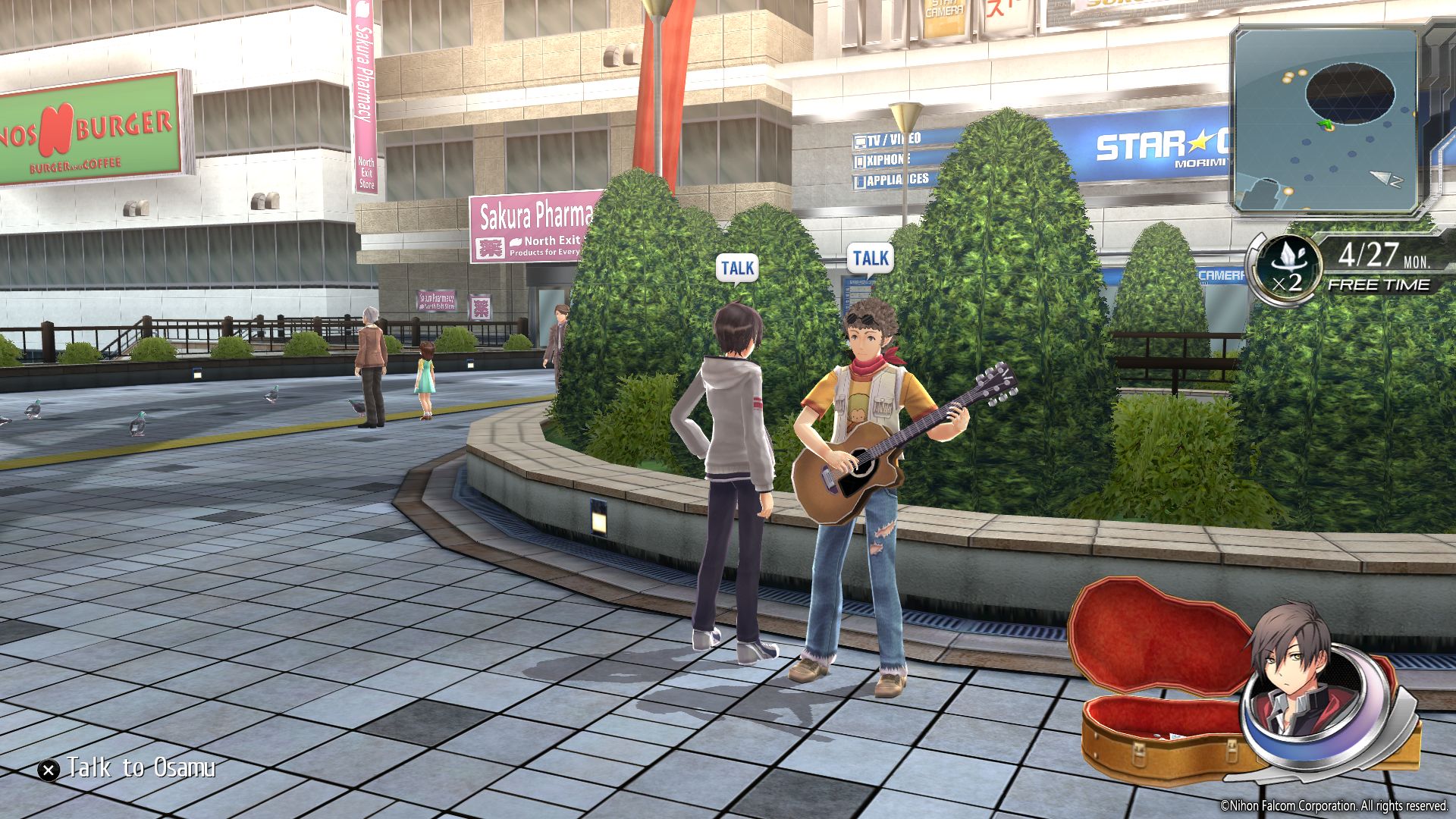The image size is (1456, 819).
Task: Choose the TALK bubble above the hooded boy
Action: coord(737,268)
